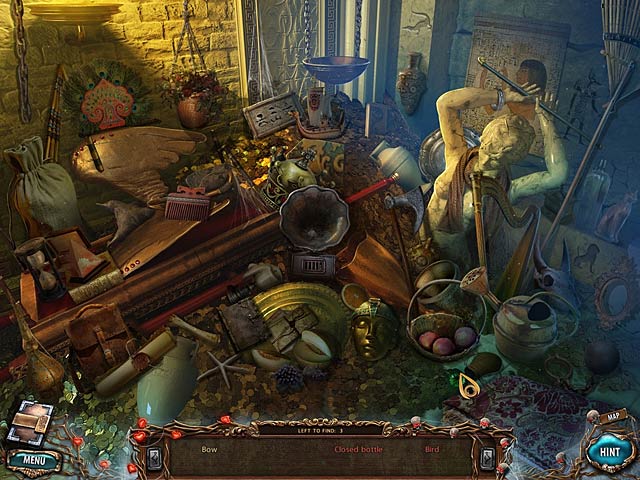The image size is (640, 480).
Task: Use the Hint button
Action: pos(606,450)
